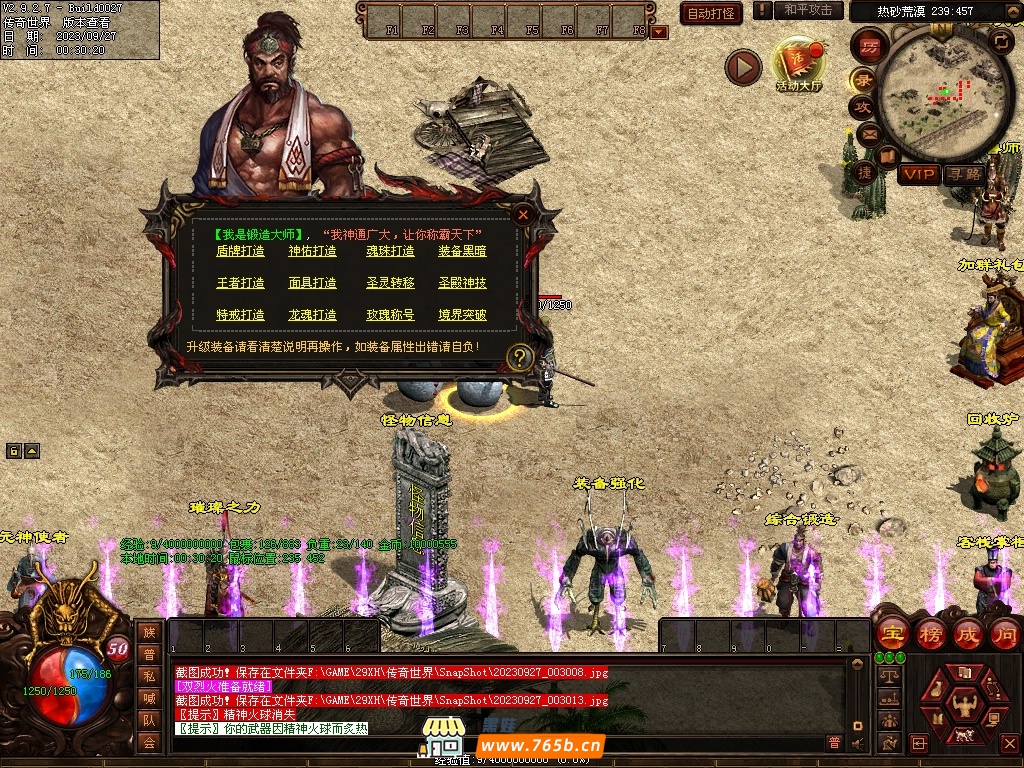Select 王者打造 king forging
Image resolution: width=1024 pixels, height=768 pixels.
coord(240,283)
